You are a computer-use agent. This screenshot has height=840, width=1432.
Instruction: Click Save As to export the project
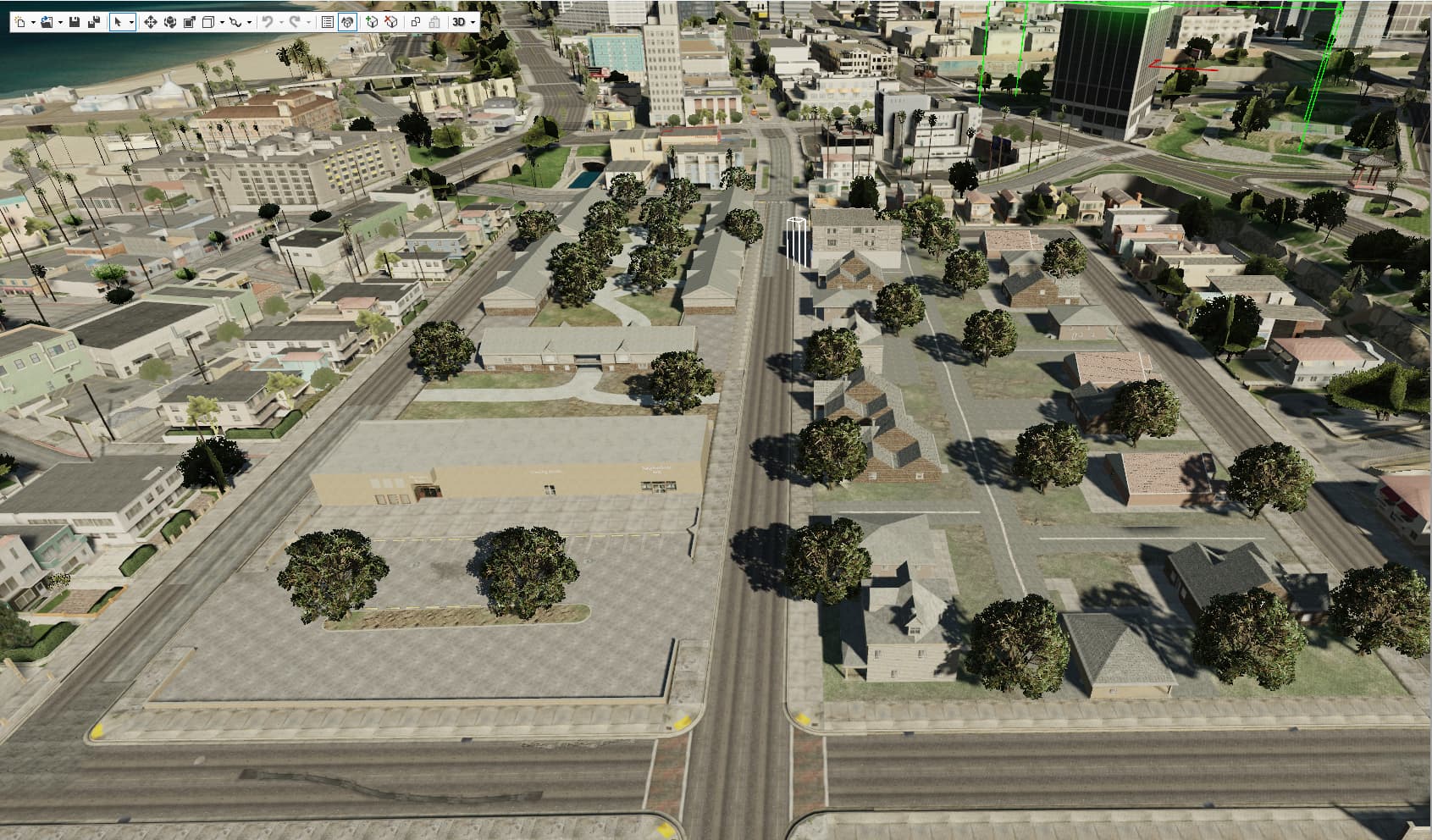click(x=96, y=21)
